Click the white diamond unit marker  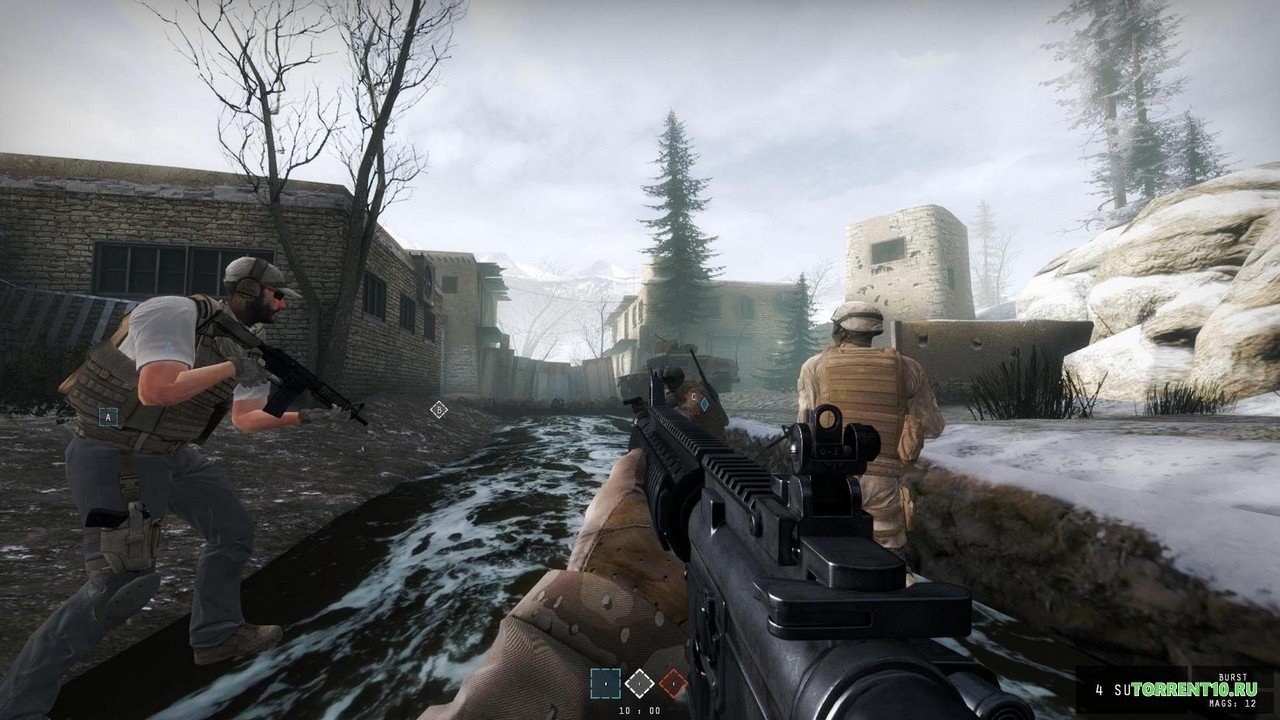pos(640,684)
